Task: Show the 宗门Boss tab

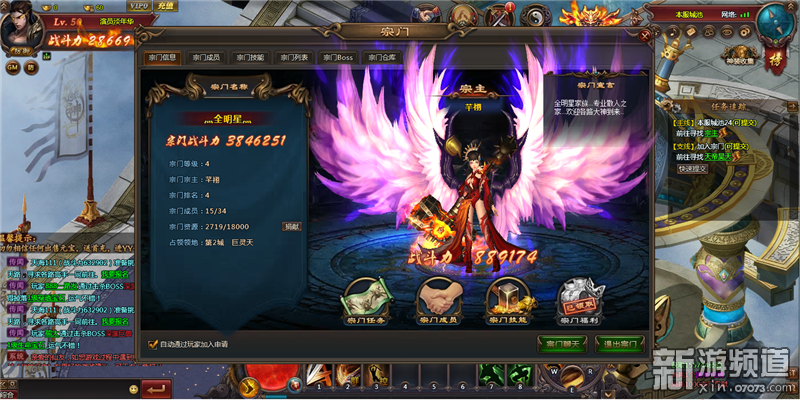Action: click(x=338, y=57)
